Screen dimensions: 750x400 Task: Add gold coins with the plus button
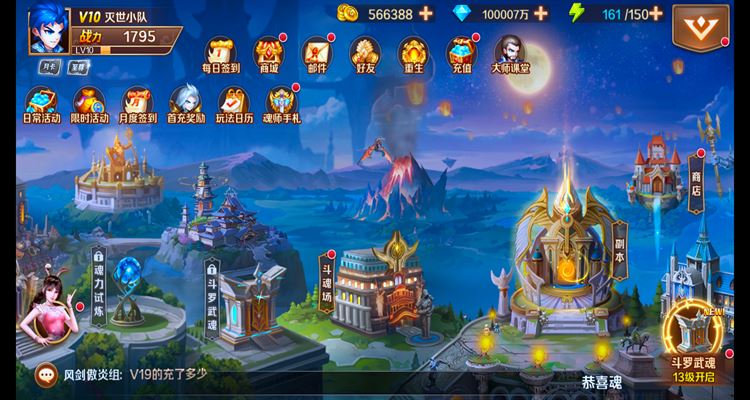tap(426, 14)
